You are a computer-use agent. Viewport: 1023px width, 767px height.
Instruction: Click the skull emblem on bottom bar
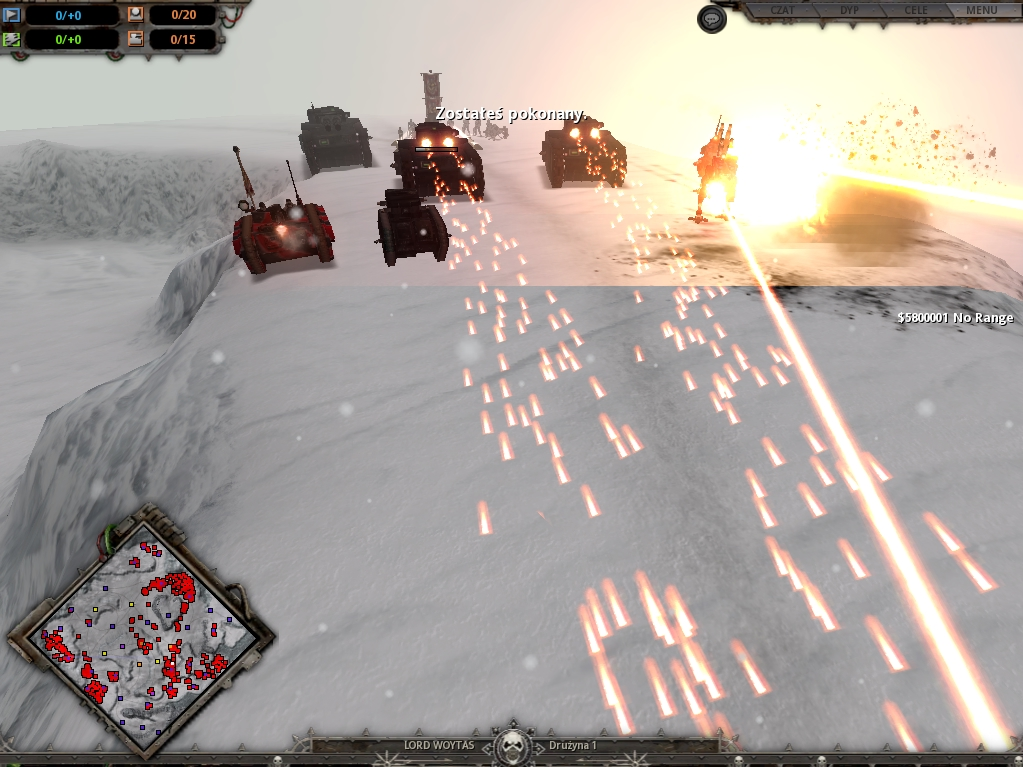point(512,745)
